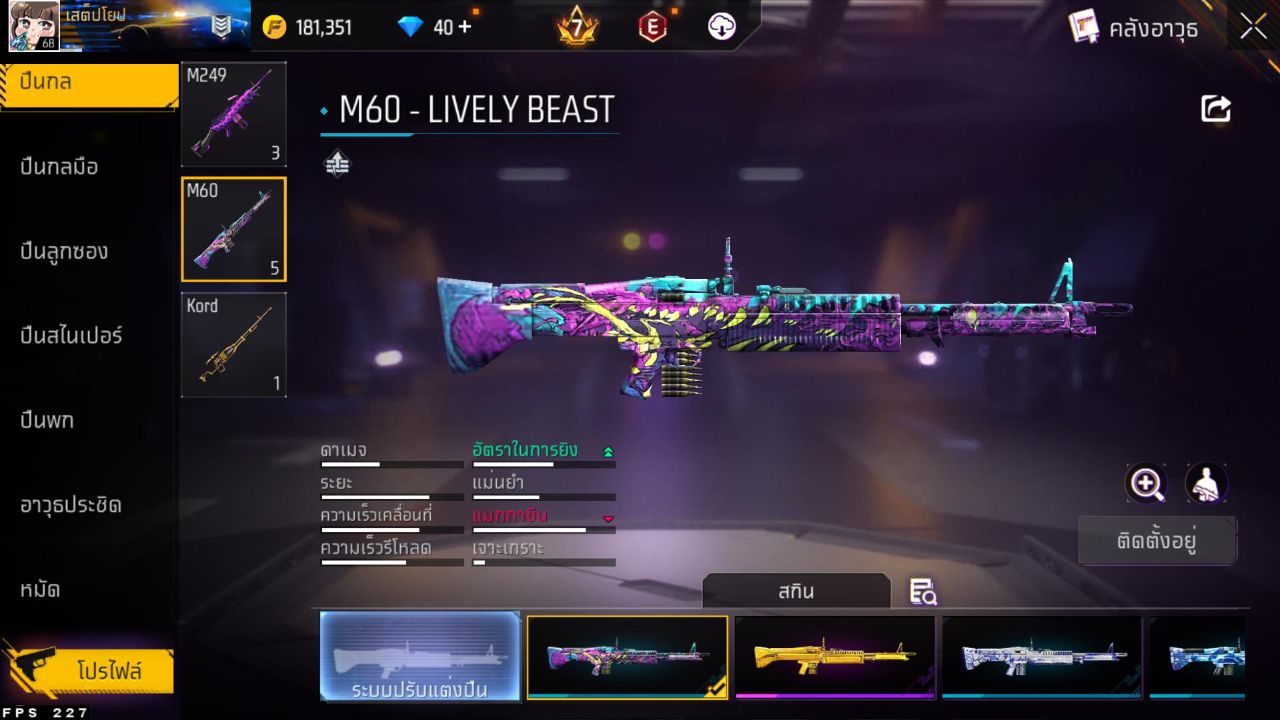Expand the red magazine stat arrow
This screenshot has height=720, width=1280.
608,518
